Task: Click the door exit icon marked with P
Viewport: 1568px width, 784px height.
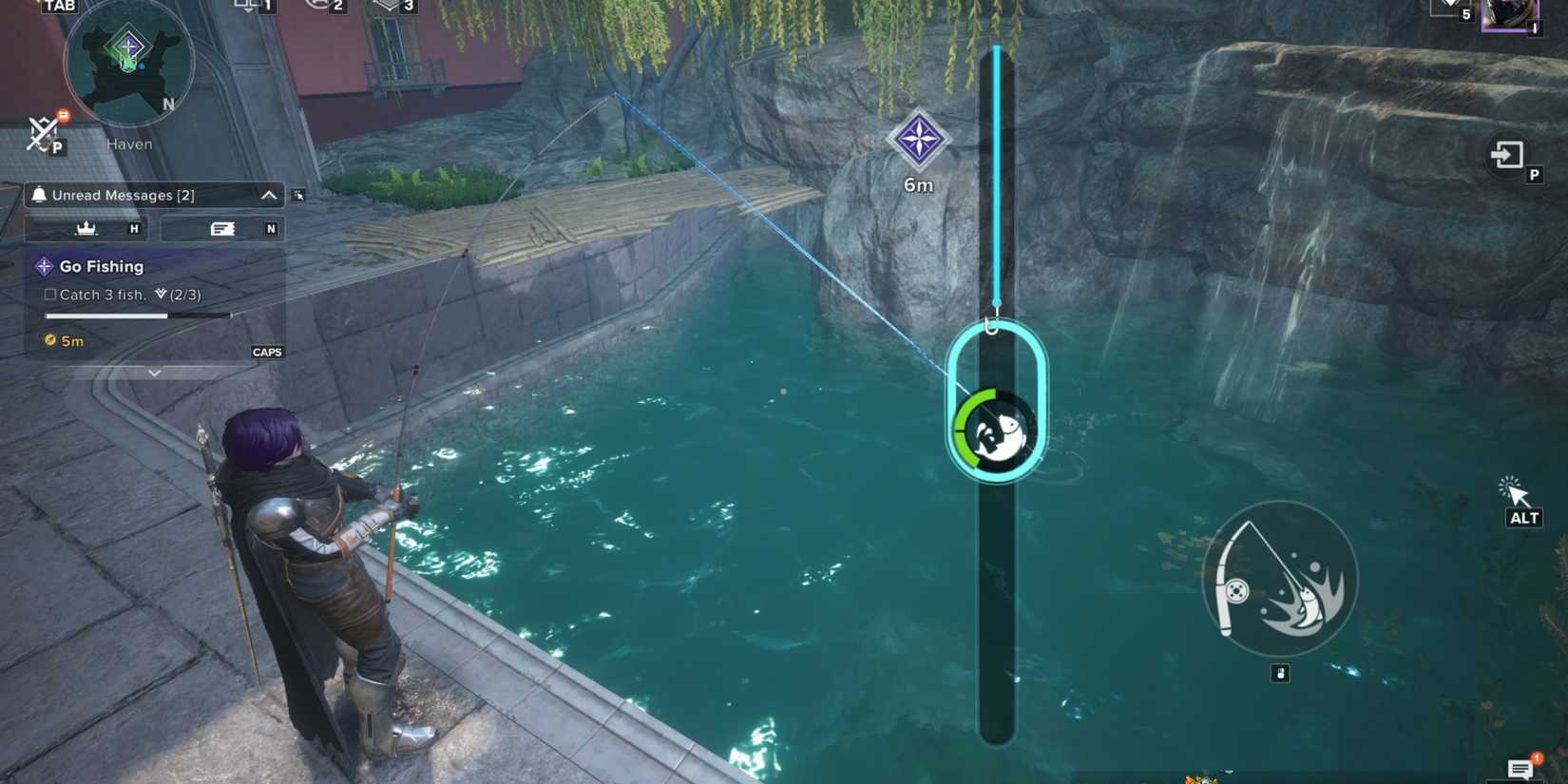Action: click(1507, 156)
